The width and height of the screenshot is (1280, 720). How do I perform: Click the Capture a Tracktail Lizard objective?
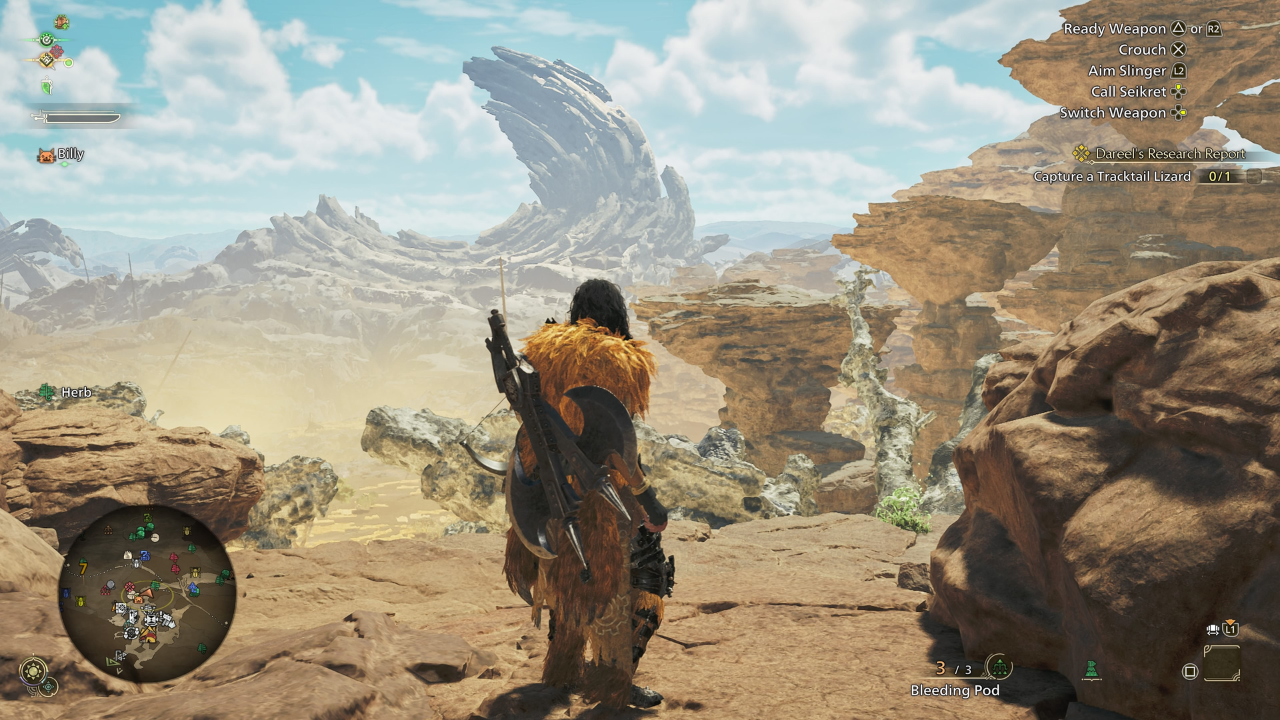pos(1112,177)
